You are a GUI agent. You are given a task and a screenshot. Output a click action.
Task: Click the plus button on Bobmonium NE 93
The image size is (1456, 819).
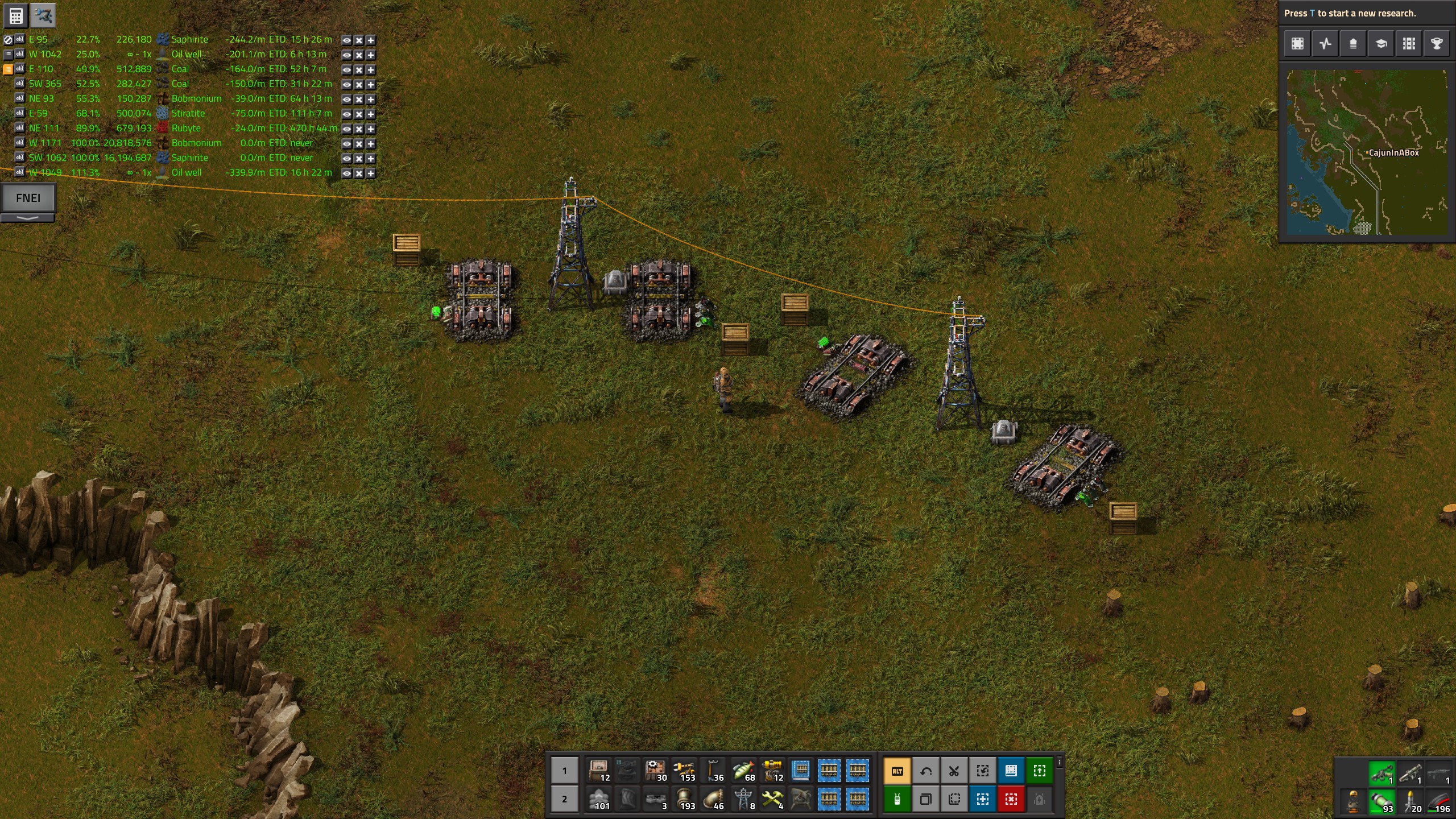pos(371,100)
